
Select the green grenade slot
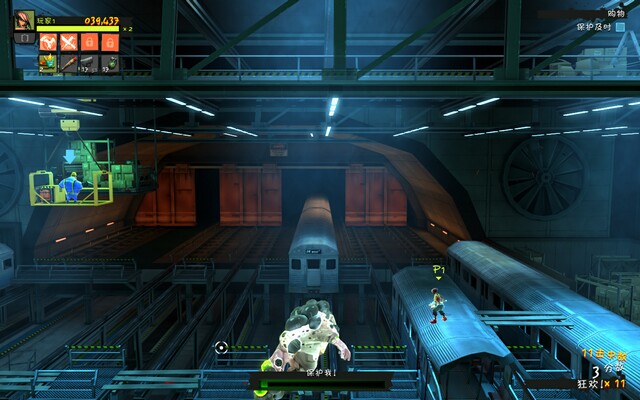pos(110,63)
